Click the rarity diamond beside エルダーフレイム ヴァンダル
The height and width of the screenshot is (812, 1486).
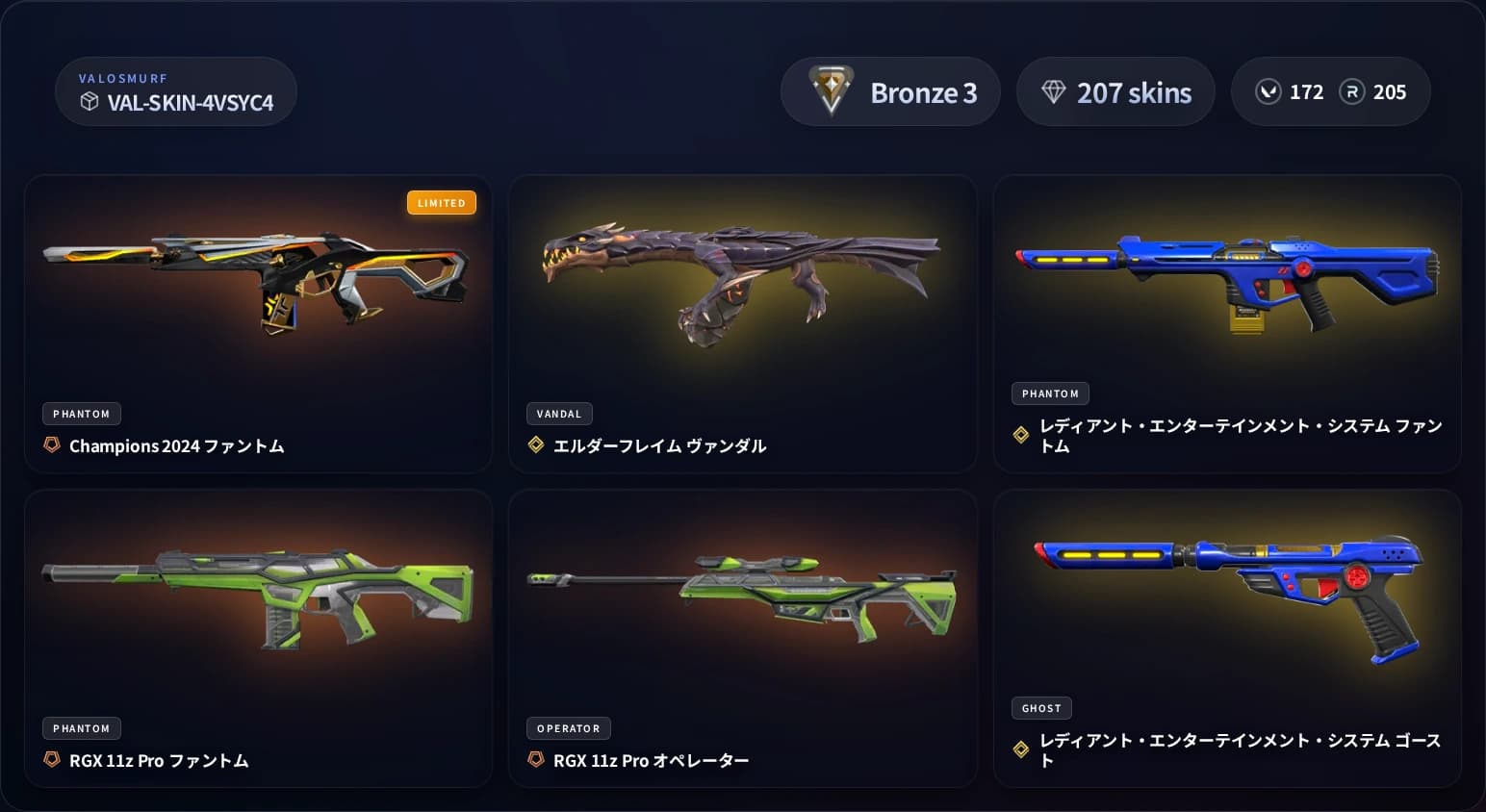[x=535, y=445]
